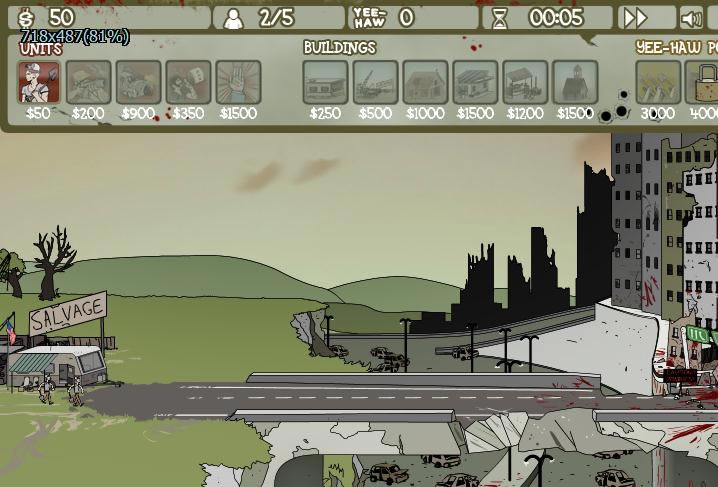Select the $1500 church building
The height and width of the screenshot is (487, 718).
[x=575, y=82]
